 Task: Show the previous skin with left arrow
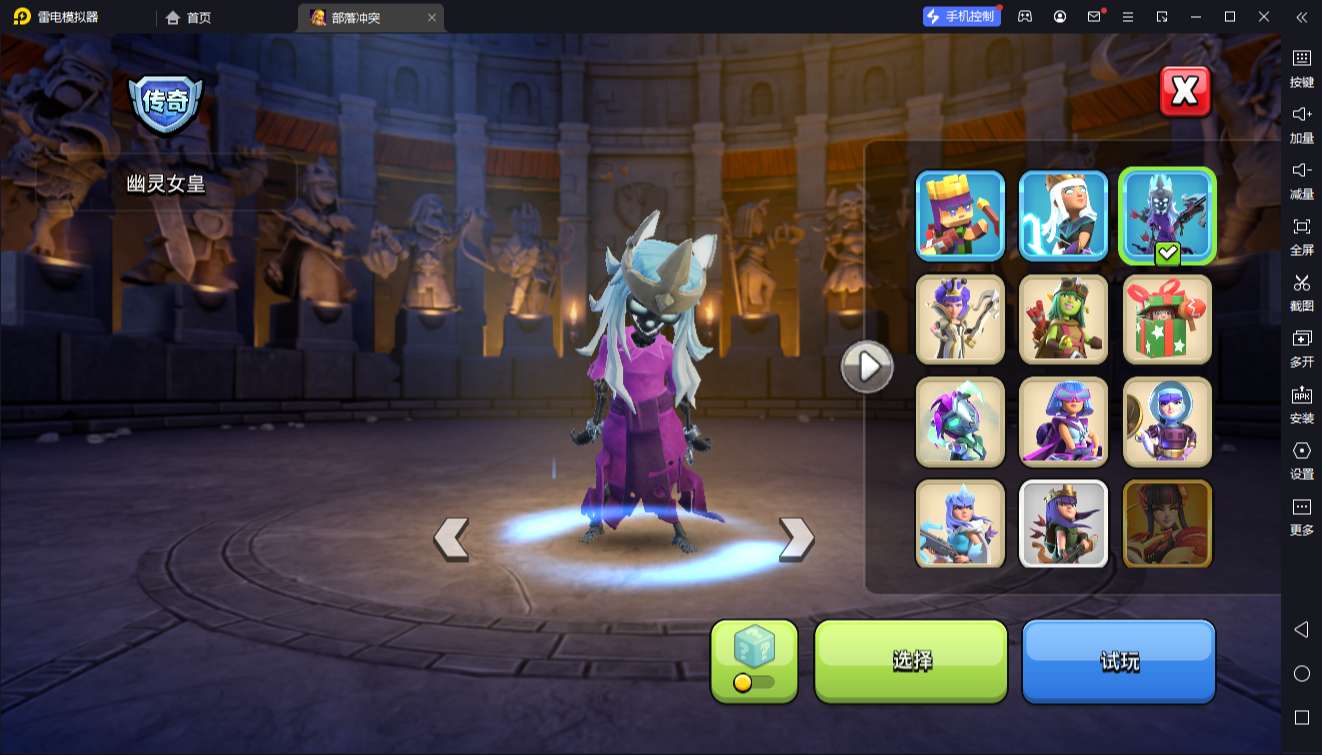tap(451, 539)
